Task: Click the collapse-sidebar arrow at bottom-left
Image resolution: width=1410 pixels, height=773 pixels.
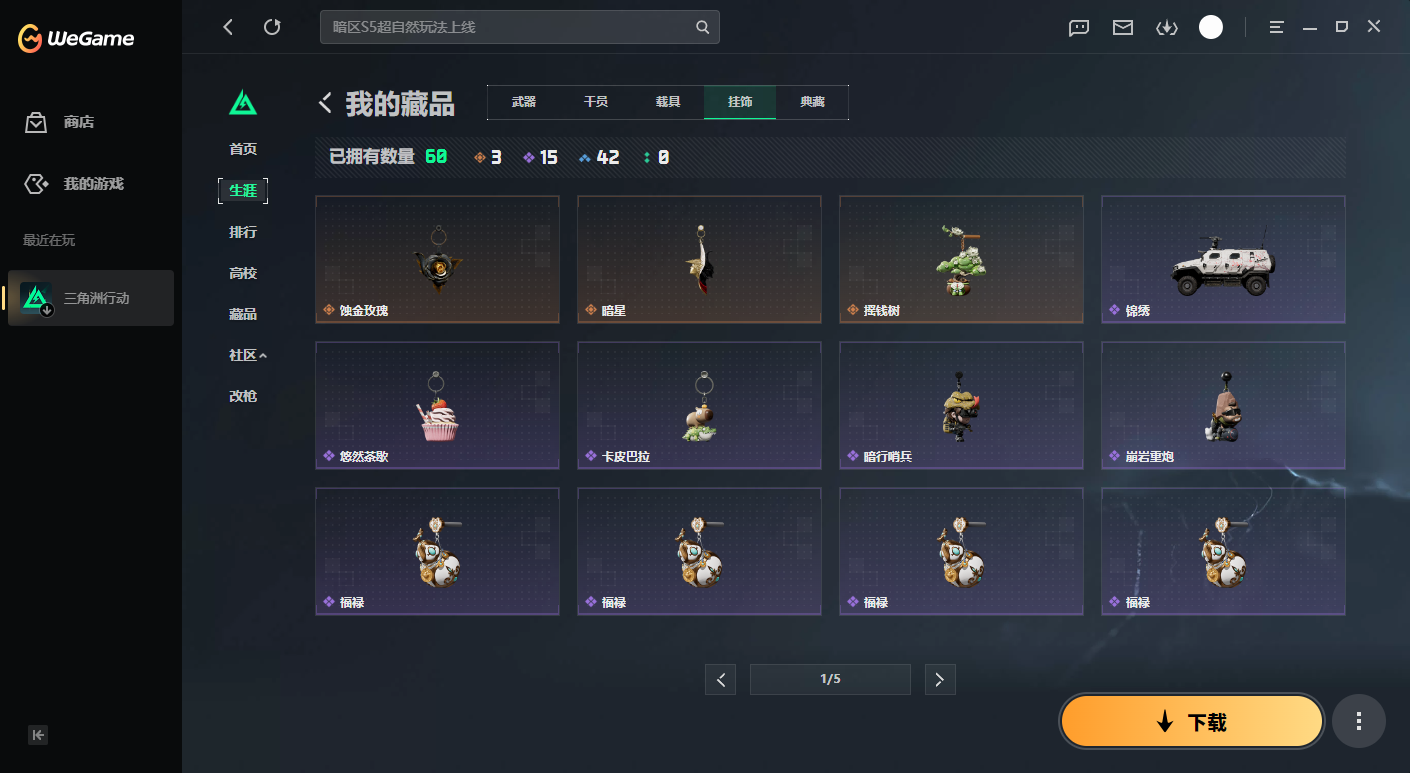Action: (x=38, y=735)
